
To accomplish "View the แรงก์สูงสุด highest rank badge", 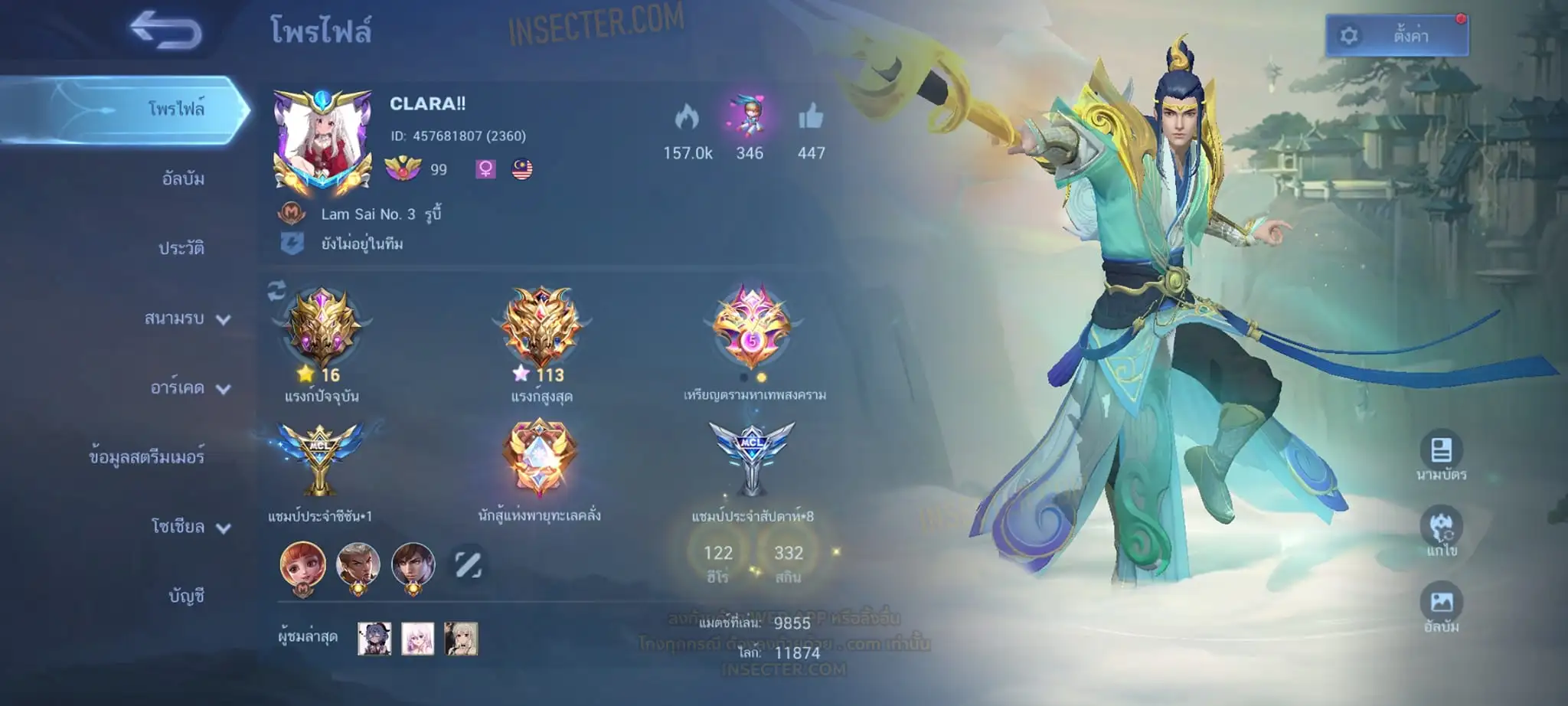I will pos(541,329).
